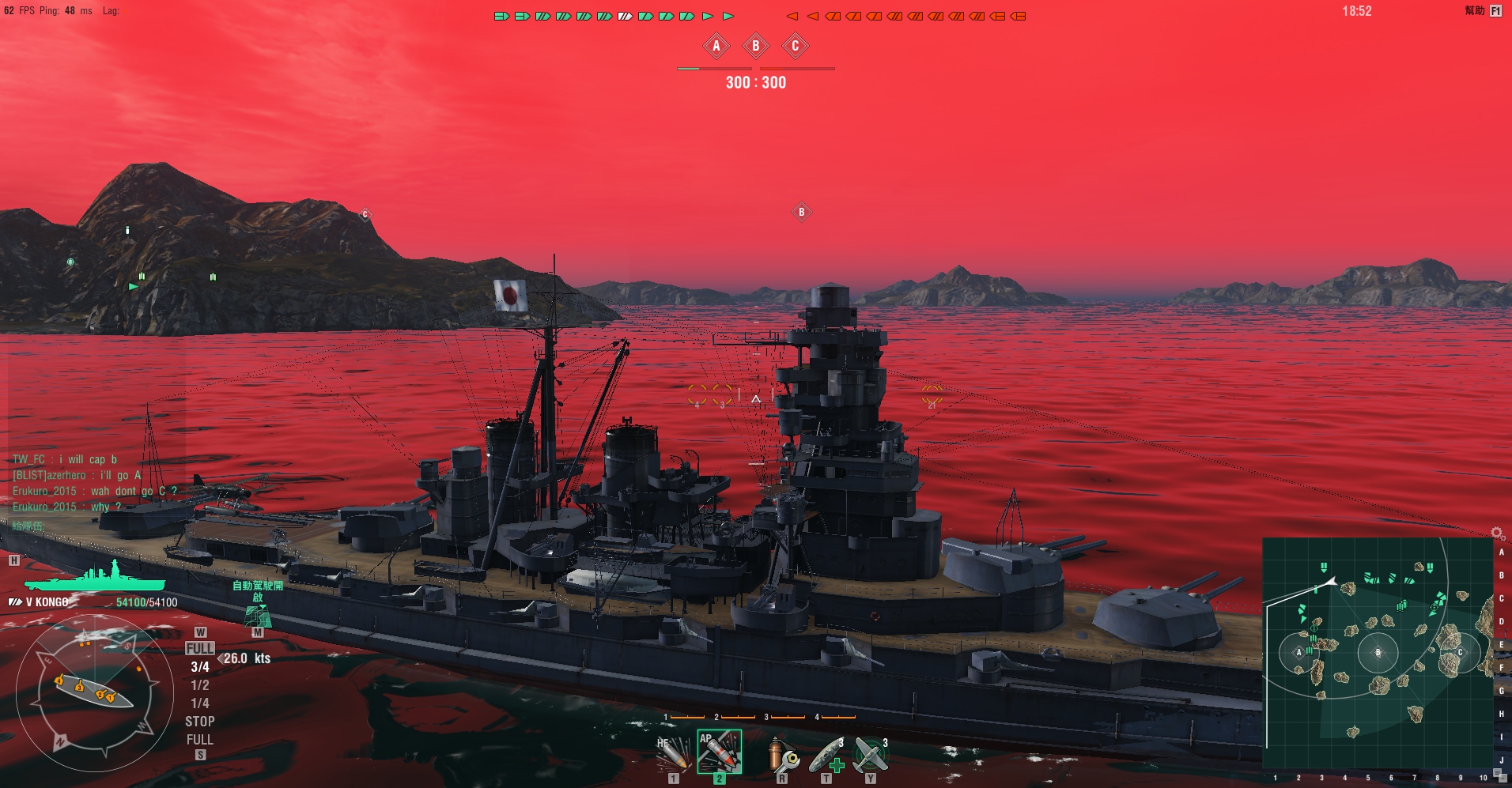Open the minimap settings gear
This screenshot has height=788, width=1512.
1496,534
